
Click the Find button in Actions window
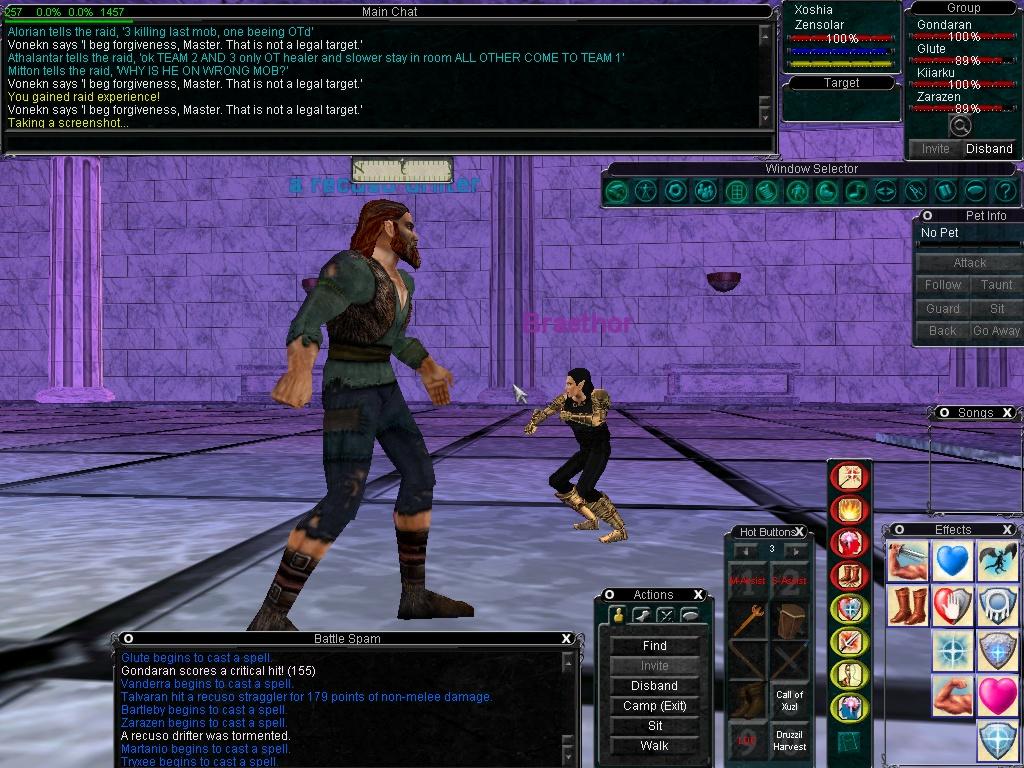click(x=654, y=646)
